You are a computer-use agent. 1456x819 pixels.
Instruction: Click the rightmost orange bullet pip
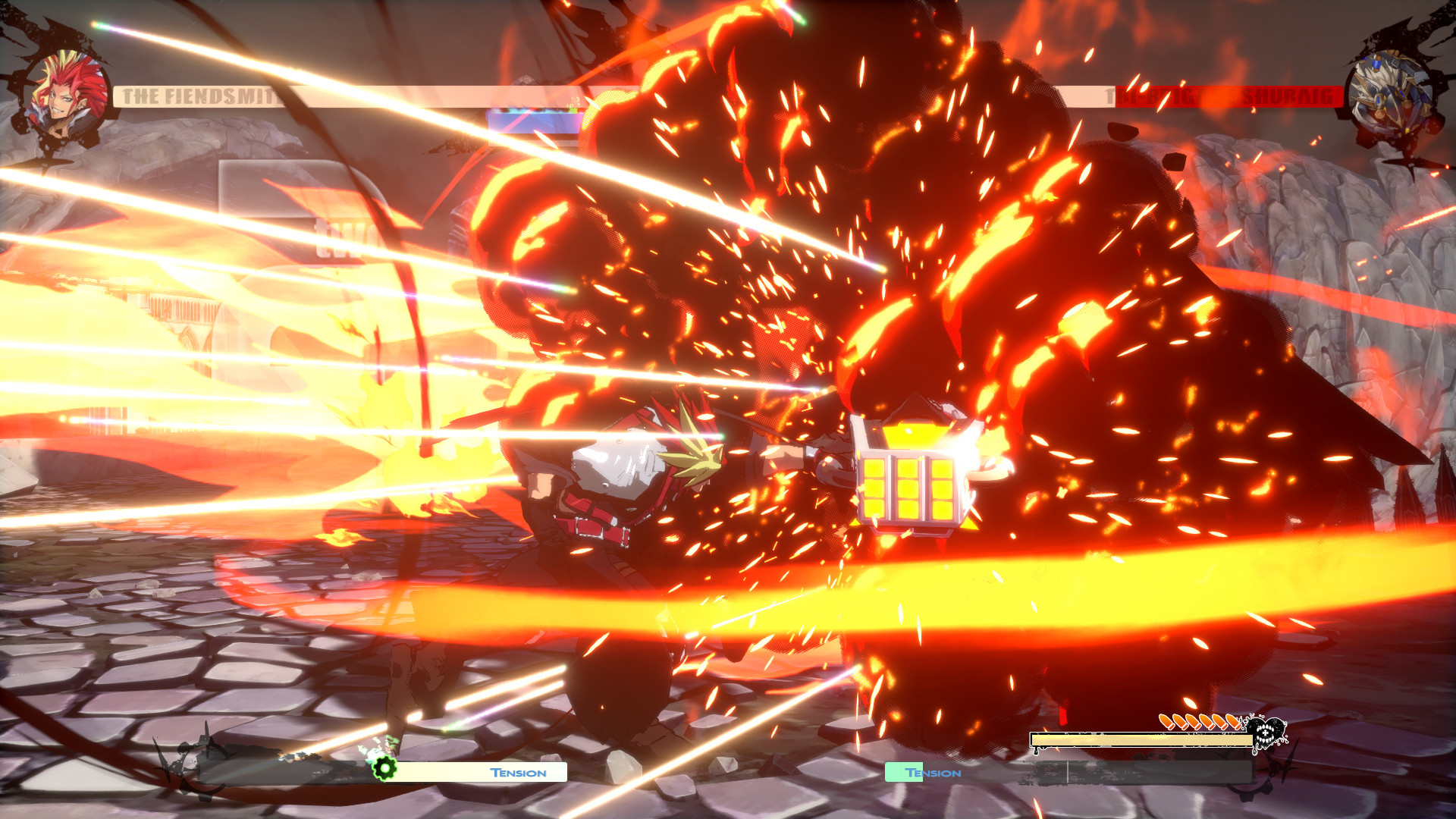click(x=1233, y=723)
